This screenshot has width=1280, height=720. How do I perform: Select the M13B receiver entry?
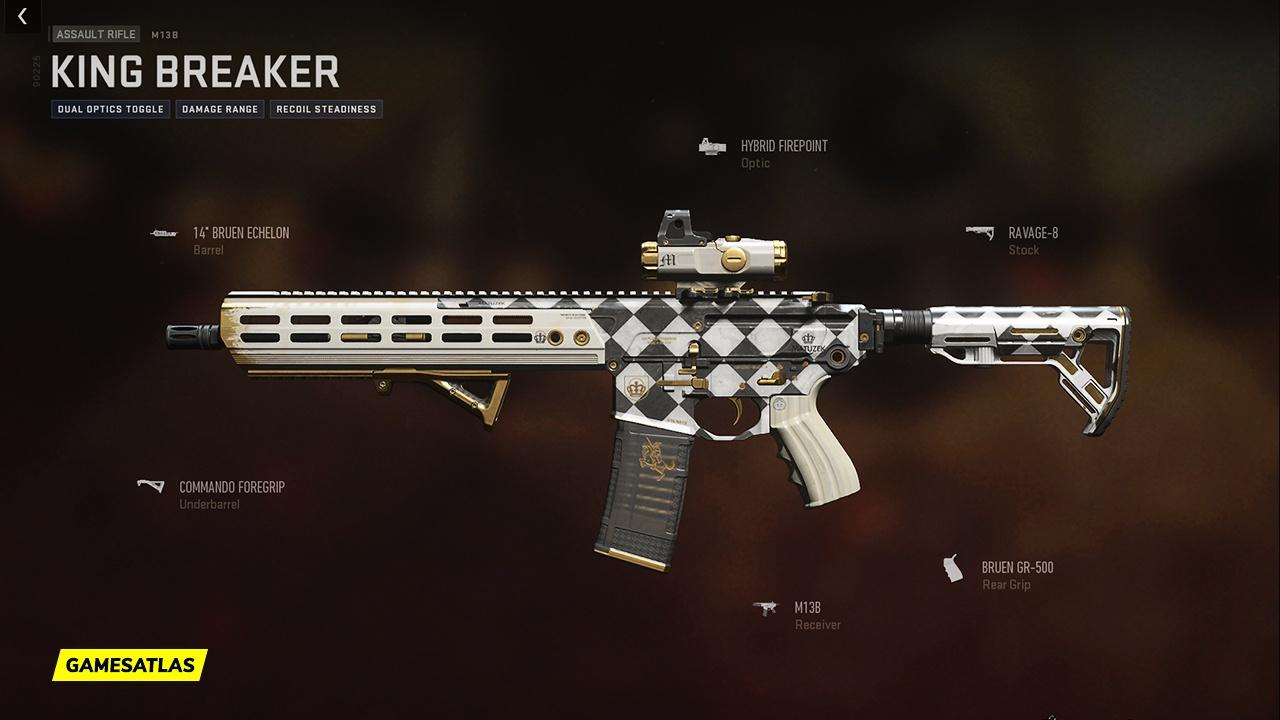807,608
